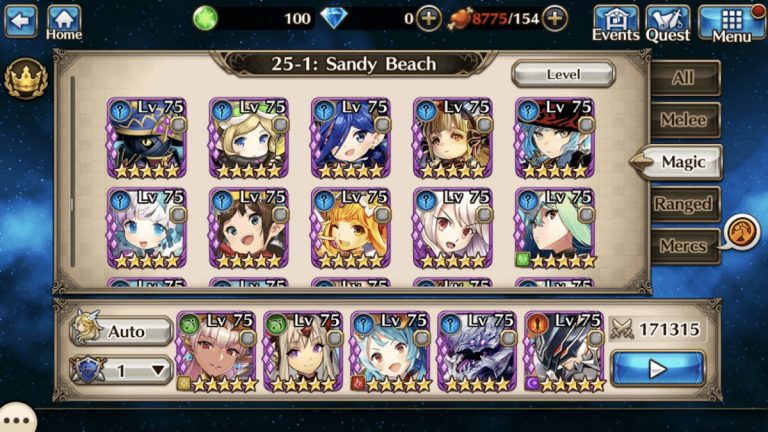Screen dimensions: 768x432
Task: Return to the Home screen
Action: click(64, 21)
